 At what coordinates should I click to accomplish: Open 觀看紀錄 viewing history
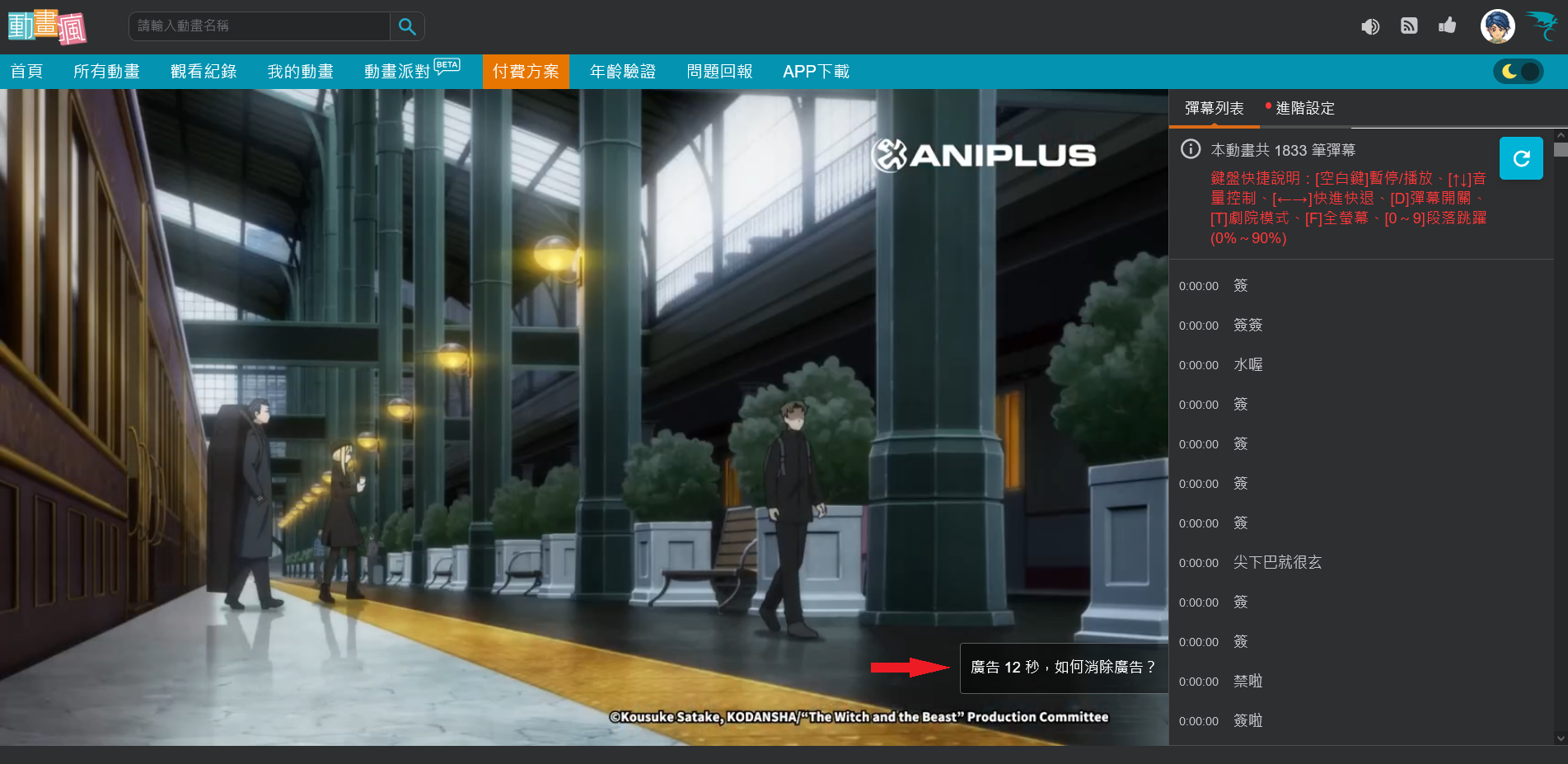[203, 72]
